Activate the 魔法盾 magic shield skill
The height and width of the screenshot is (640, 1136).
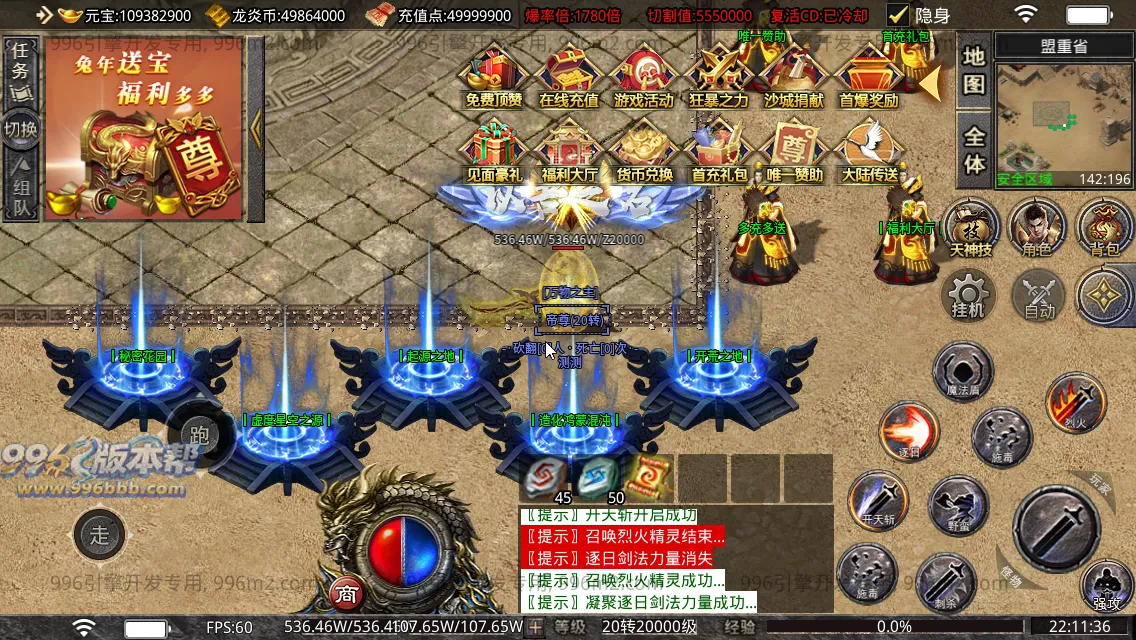point(962,370)
